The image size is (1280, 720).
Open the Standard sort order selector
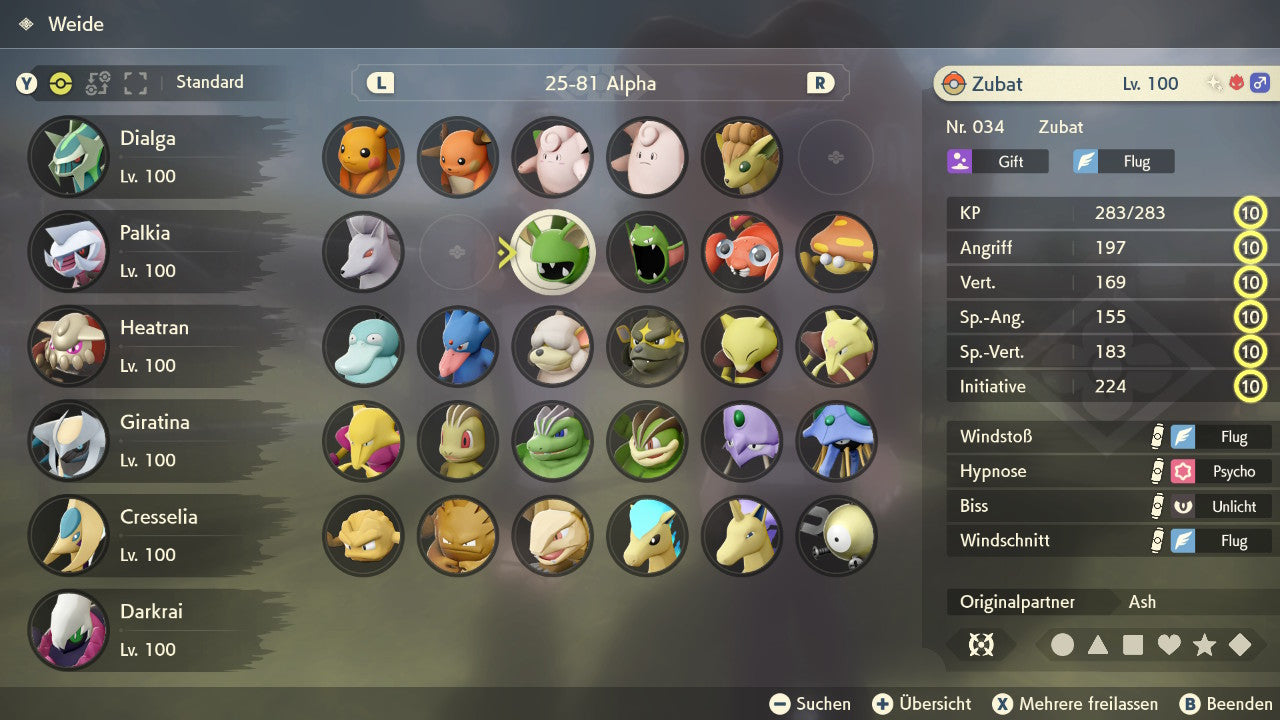(x=209, y=82)
